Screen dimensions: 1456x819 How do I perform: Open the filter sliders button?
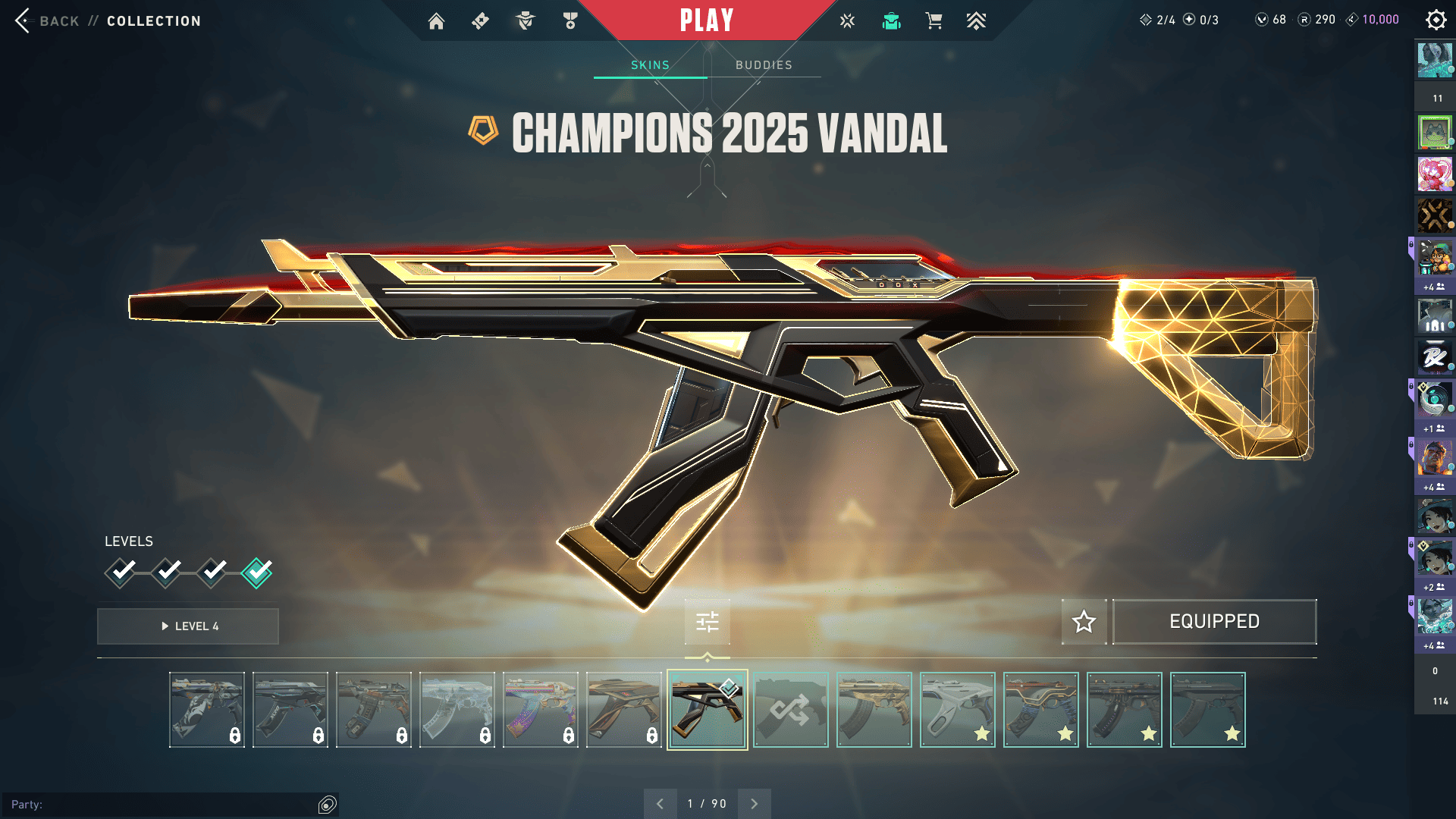tap(707, 623)
